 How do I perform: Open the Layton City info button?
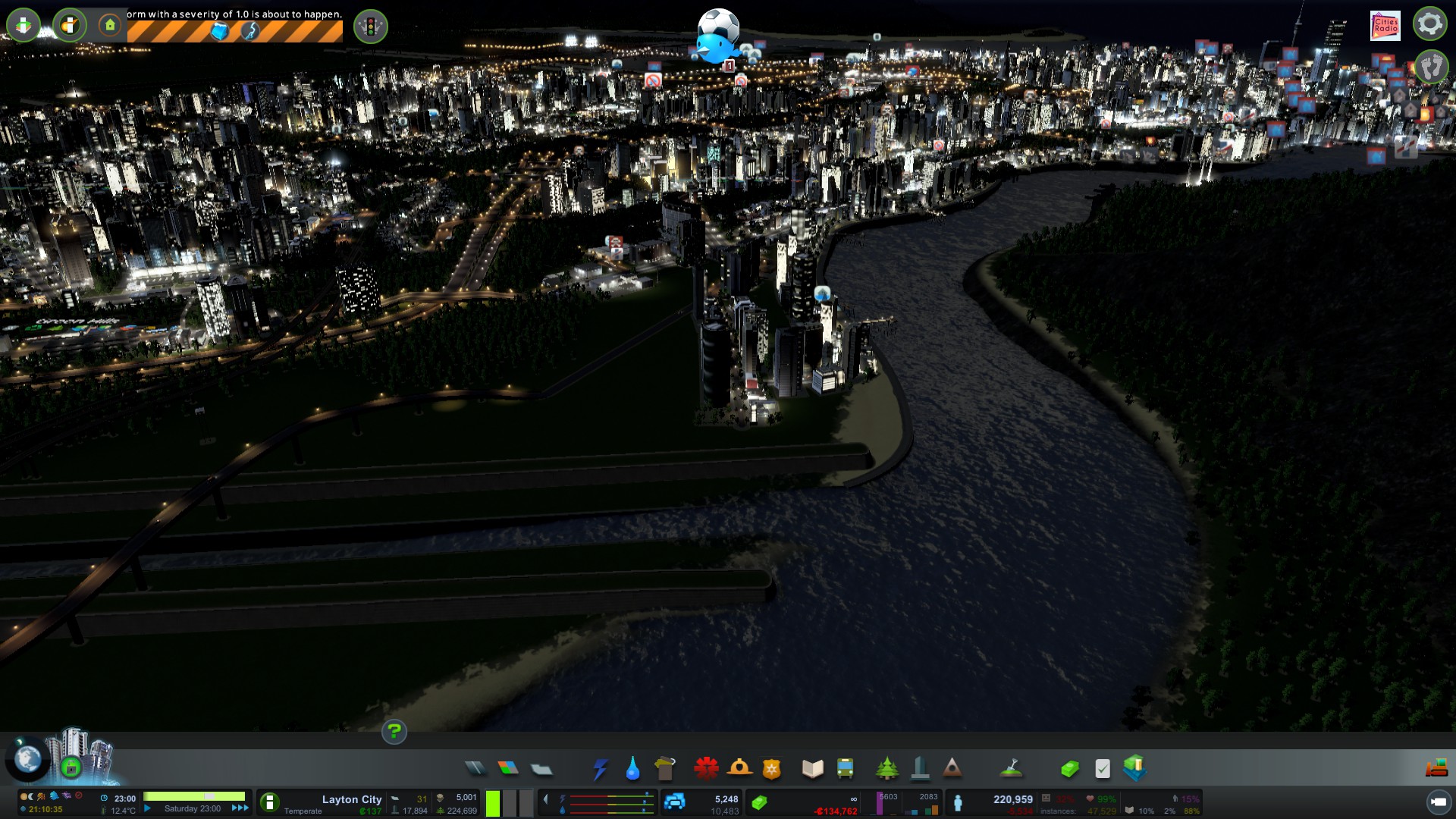(270, 802)
